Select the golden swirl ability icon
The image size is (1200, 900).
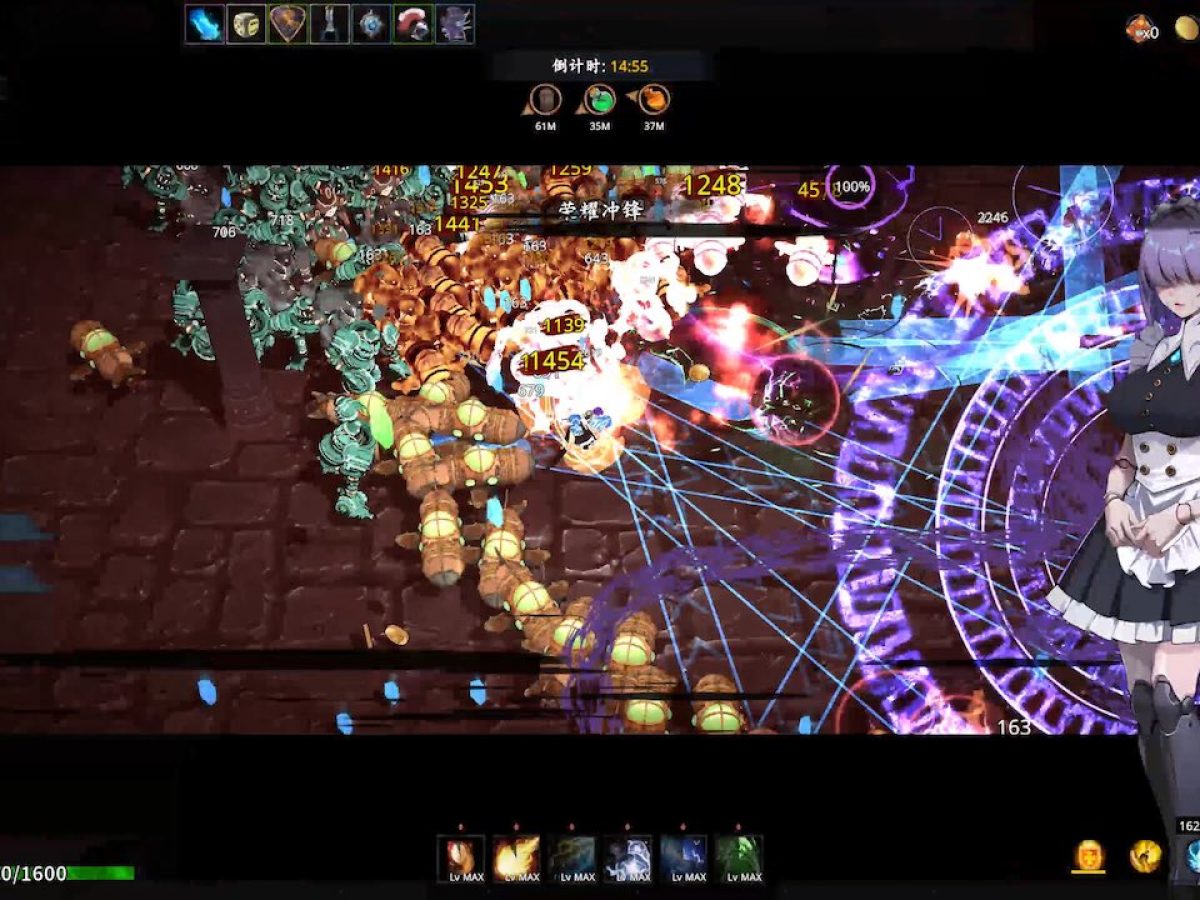click(1145, 856)
